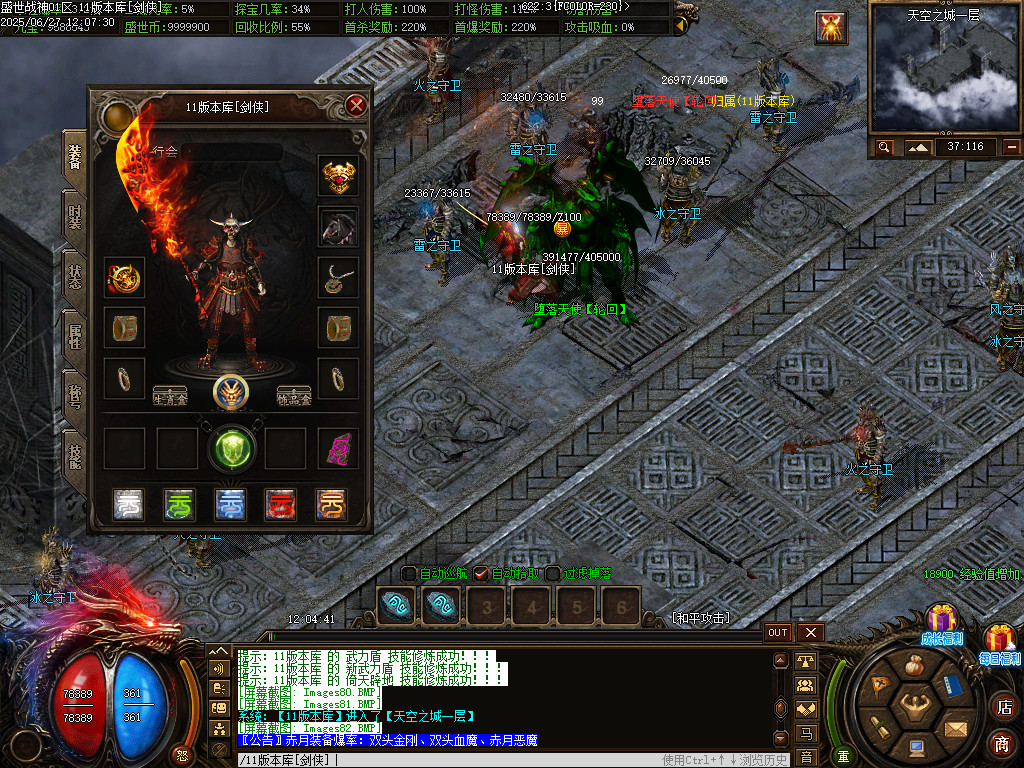
Task: Select the horse mount equipment slot
Action: coord(338,227)
